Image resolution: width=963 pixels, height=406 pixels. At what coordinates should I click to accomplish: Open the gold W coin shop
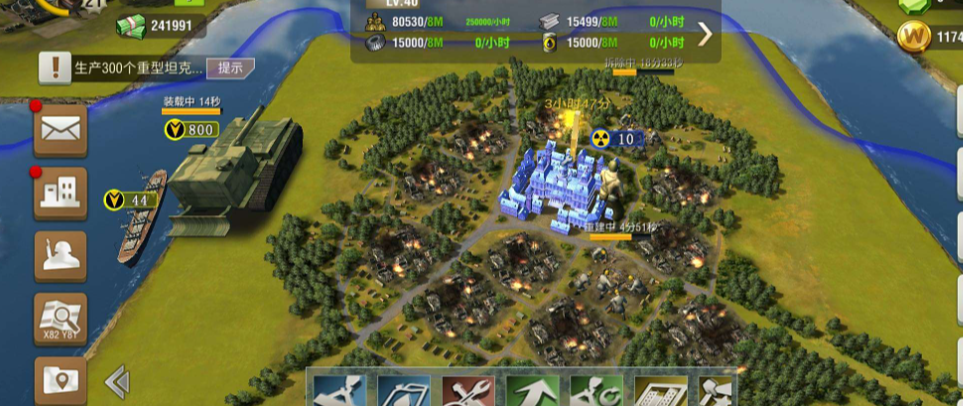[912, 39]
